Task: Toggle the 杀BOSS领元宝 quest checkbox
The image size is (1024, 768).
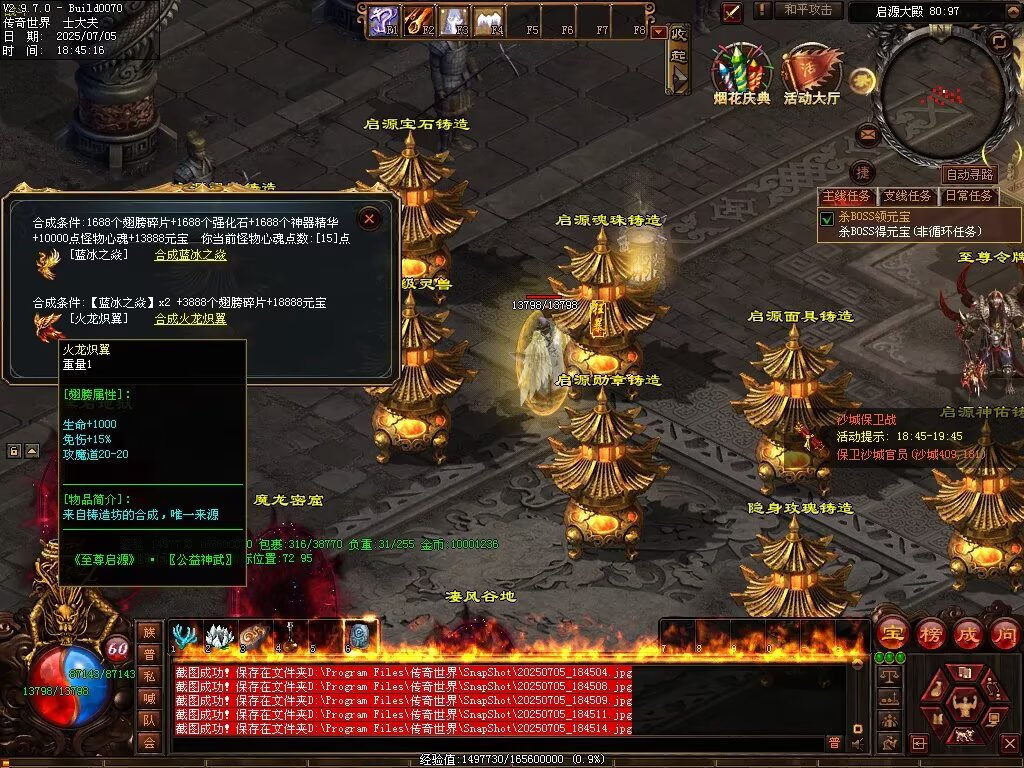Action: coord(827,218)
